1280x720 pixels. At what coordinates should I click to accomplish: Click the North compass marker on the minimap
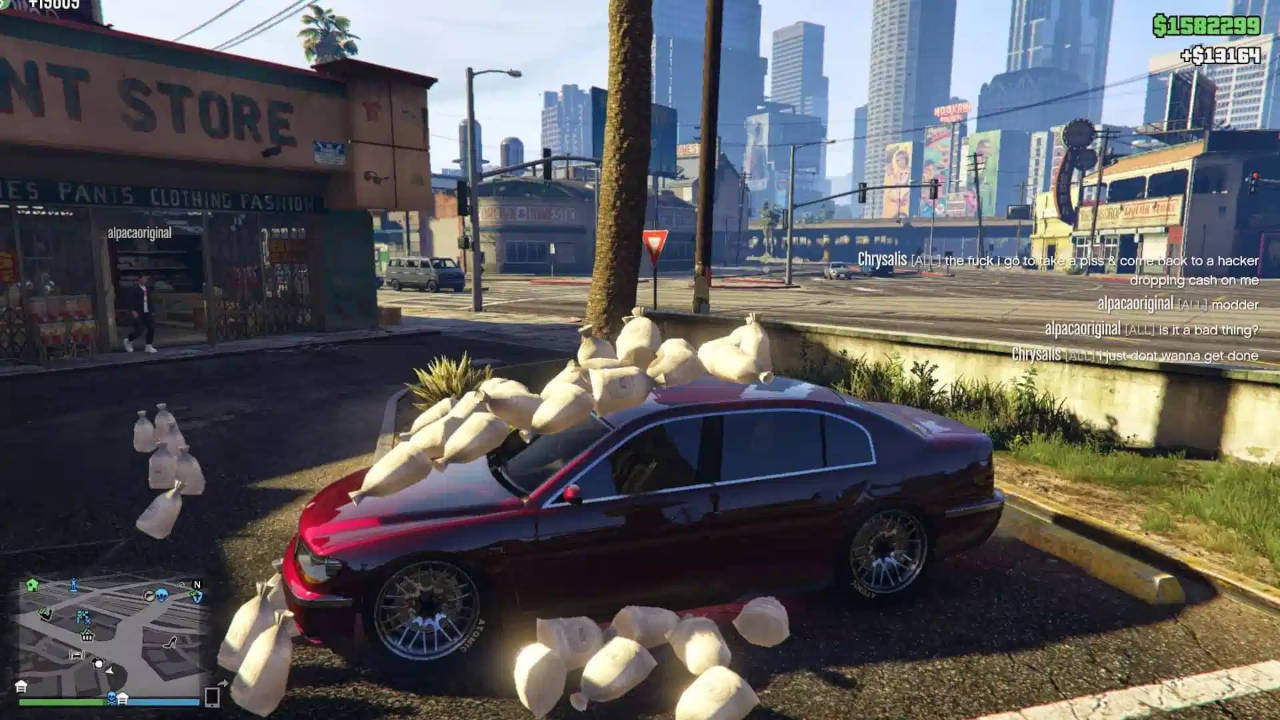[x=197, y=585]
